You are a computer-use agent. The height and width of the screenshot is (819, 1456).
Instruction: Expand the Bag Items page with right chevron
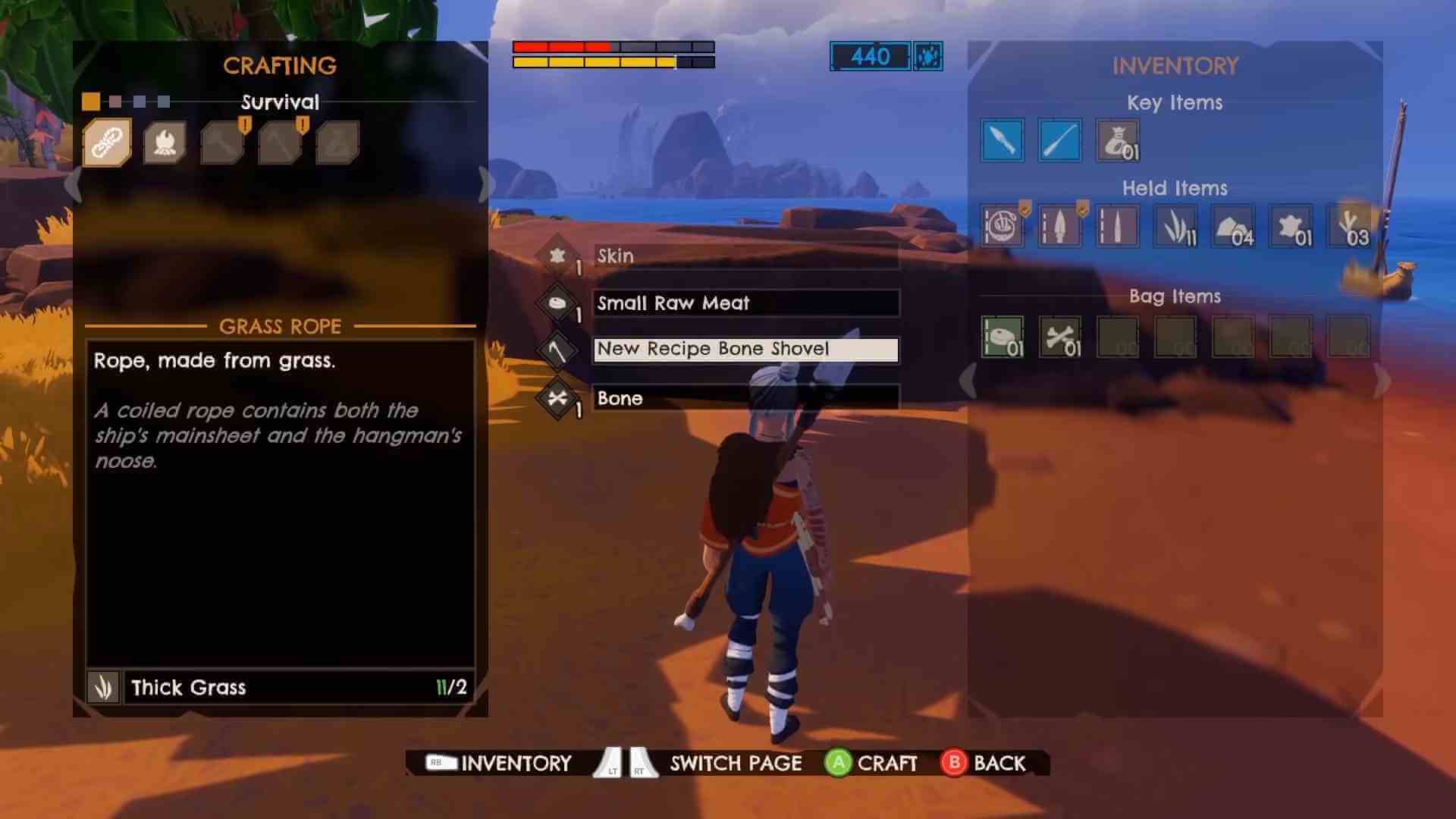1382,383
